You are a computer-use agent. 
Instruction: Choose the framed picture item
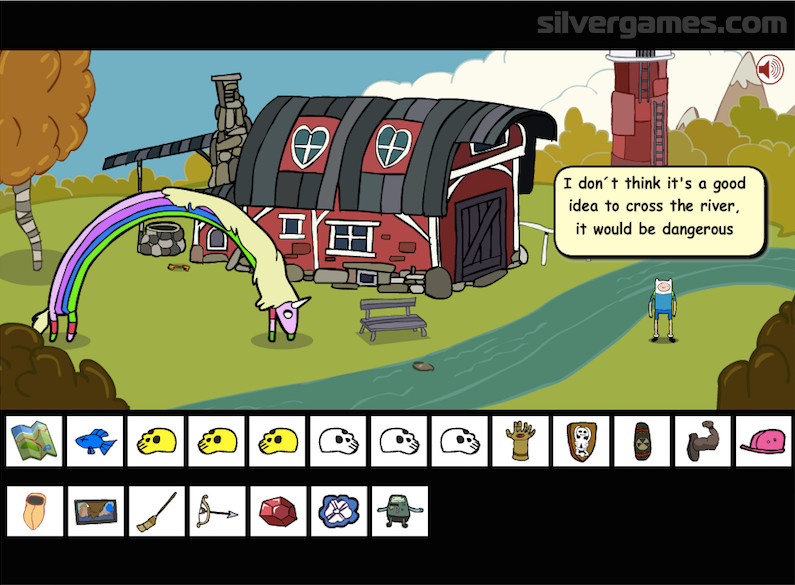pyautogui.click(x=98, y=511)
